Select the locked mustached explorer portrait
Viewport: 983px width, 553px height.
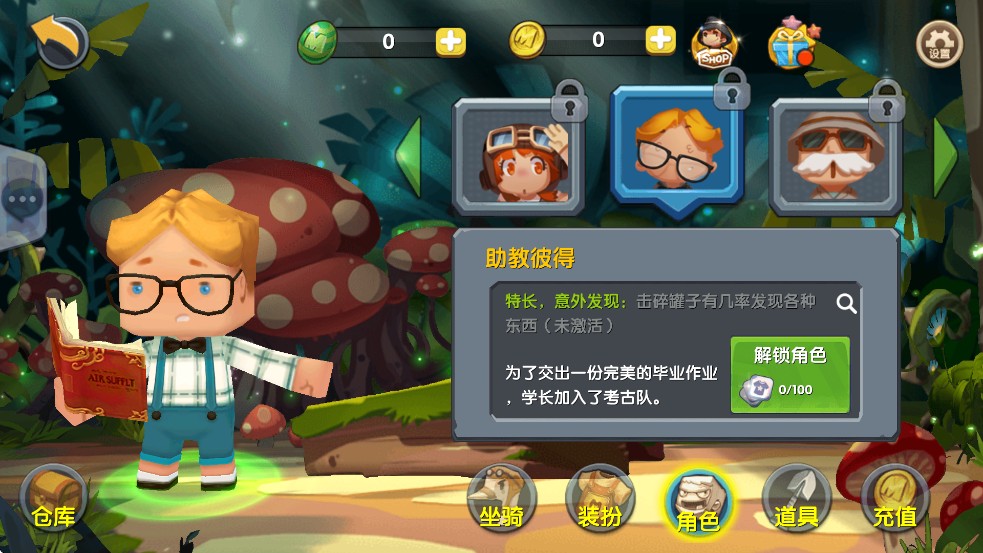(836, 155)
